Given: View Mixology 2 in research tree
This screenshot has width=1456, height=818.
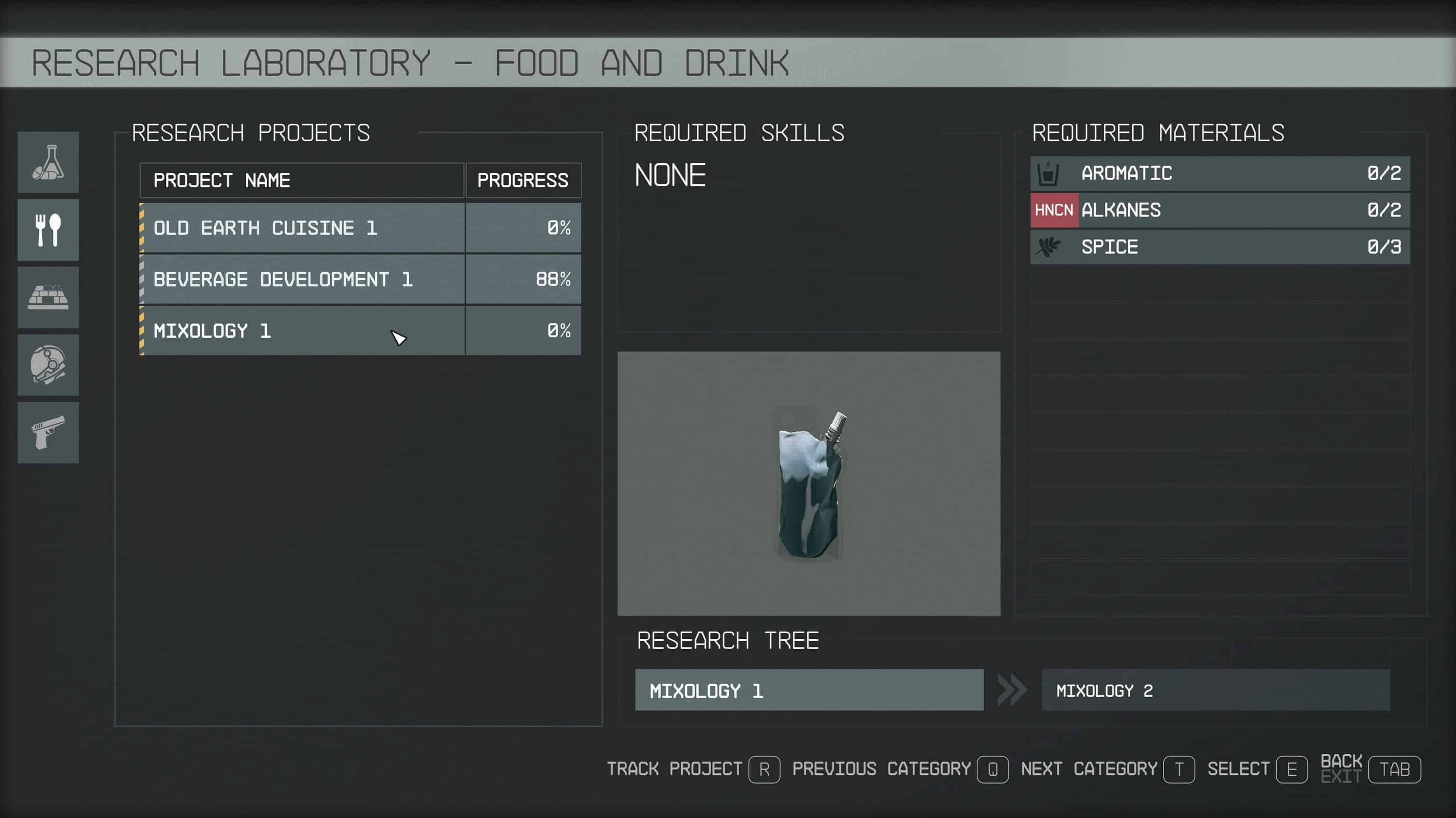Looking at the screenshot, I should [1215, 690].
